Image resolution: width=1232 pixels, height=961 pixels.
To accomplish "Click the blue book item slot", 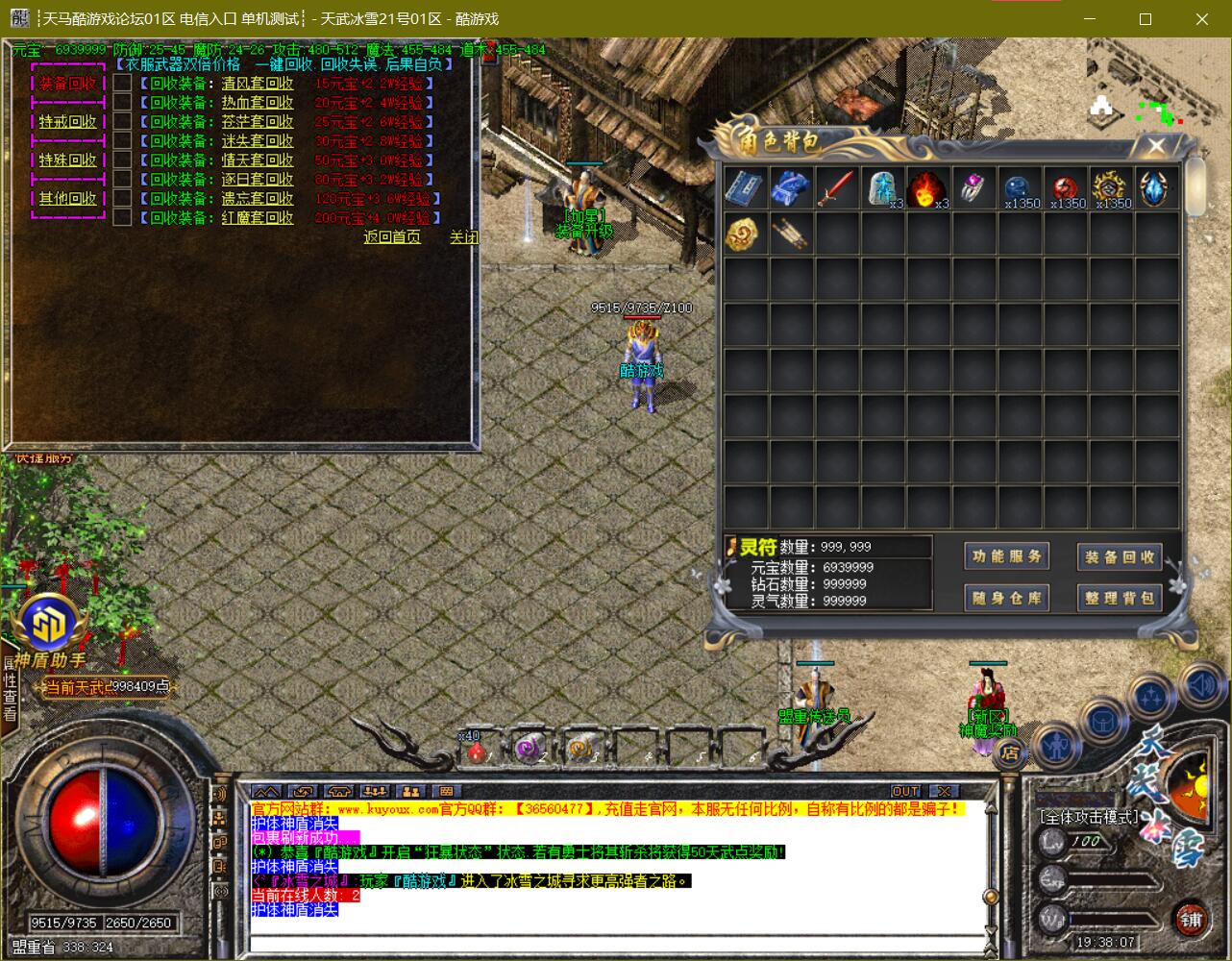I will pos(745,188).
